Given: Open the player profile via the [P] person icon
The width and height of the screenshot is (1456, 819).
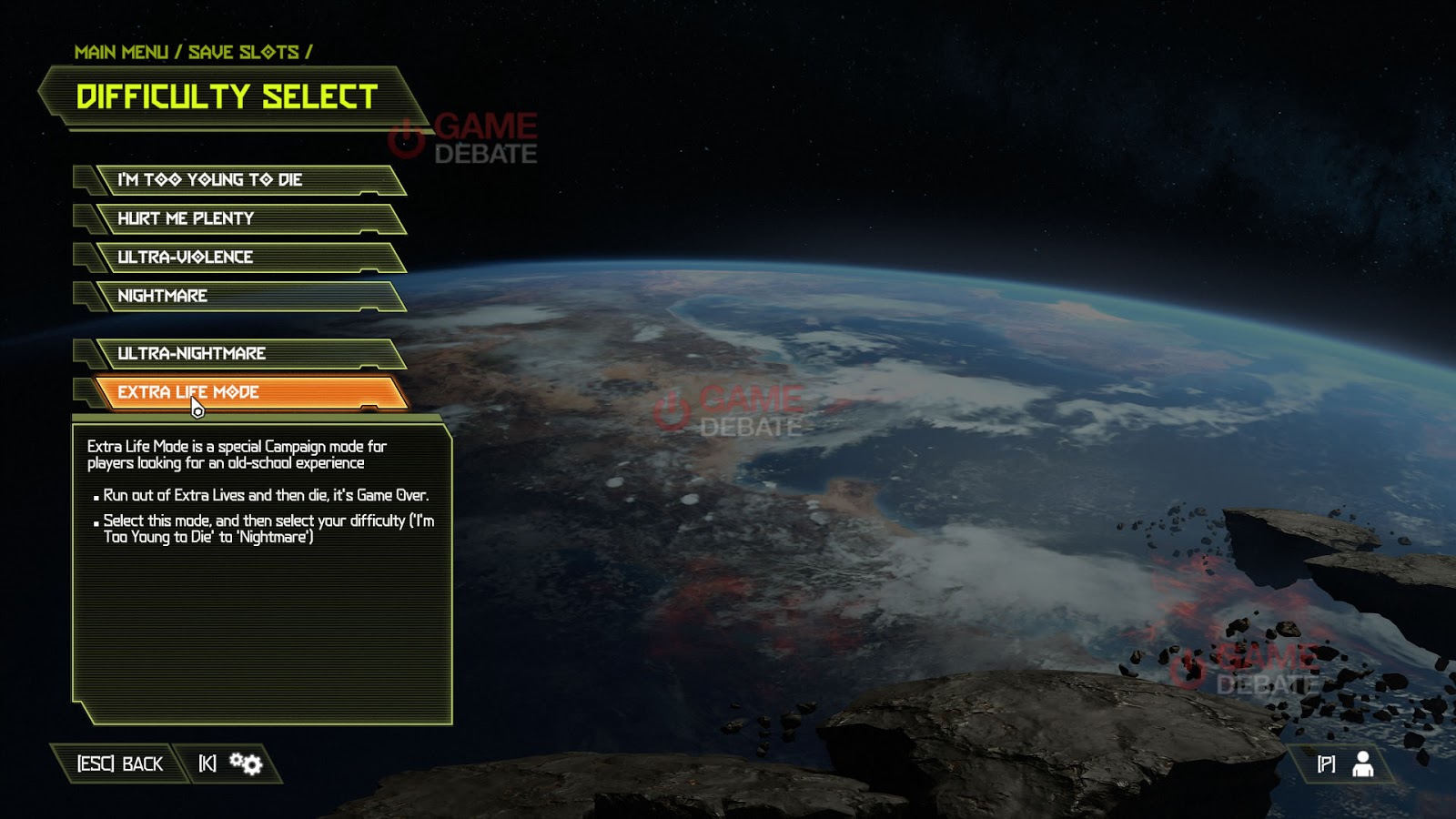Looking at the screenshot, I should pyautogui.click(x=1364, y=765).
